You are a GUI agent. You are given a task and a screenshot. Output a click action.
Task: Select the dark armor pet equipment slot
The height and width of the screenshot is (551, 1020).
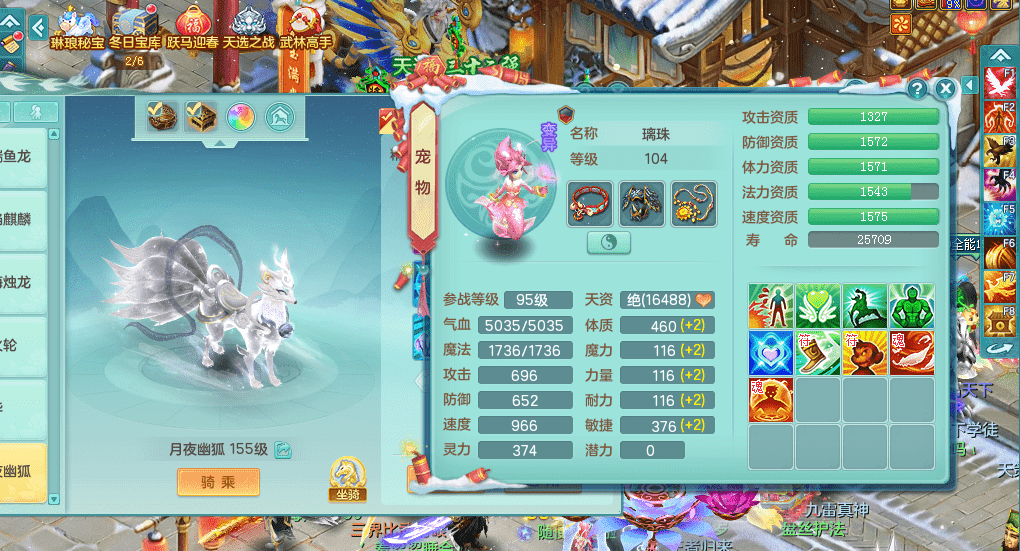641,204
